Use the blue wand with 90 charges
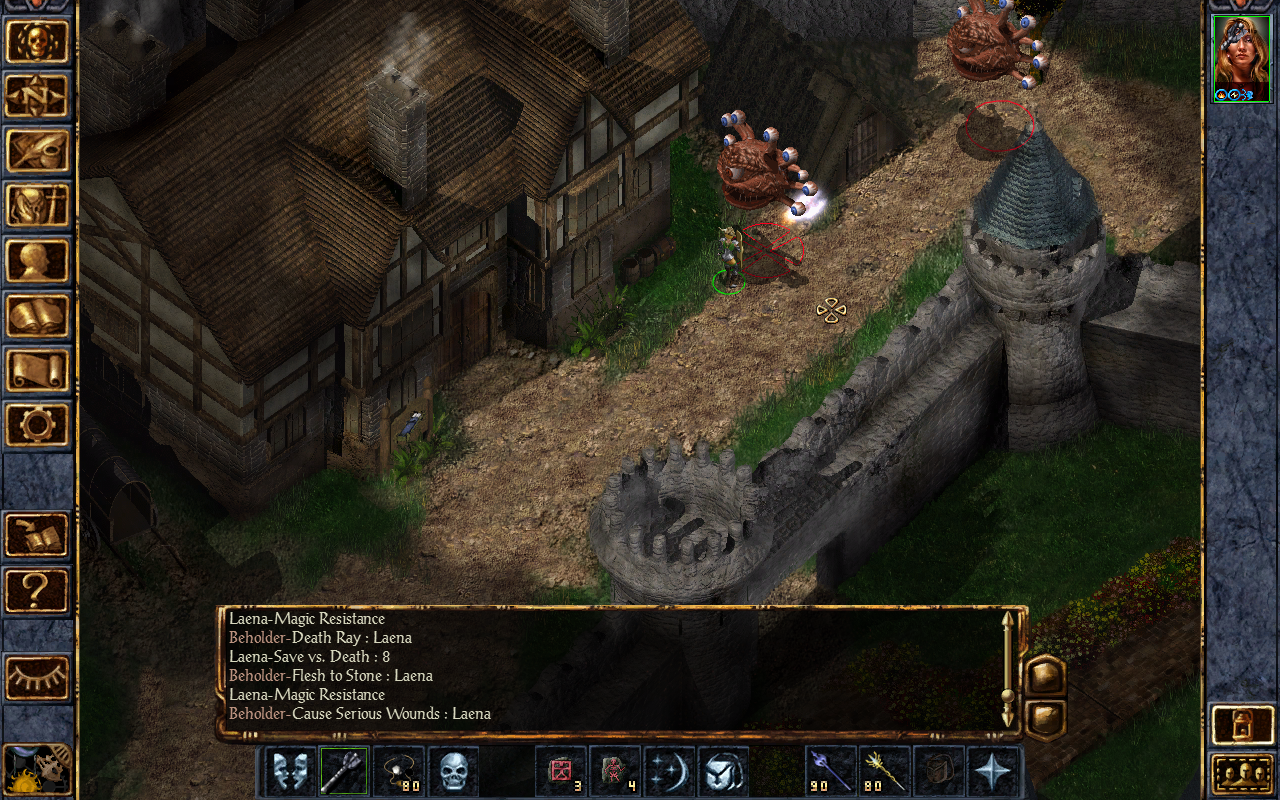This screenshot has width=1280, height=800. tap(832, 772)
